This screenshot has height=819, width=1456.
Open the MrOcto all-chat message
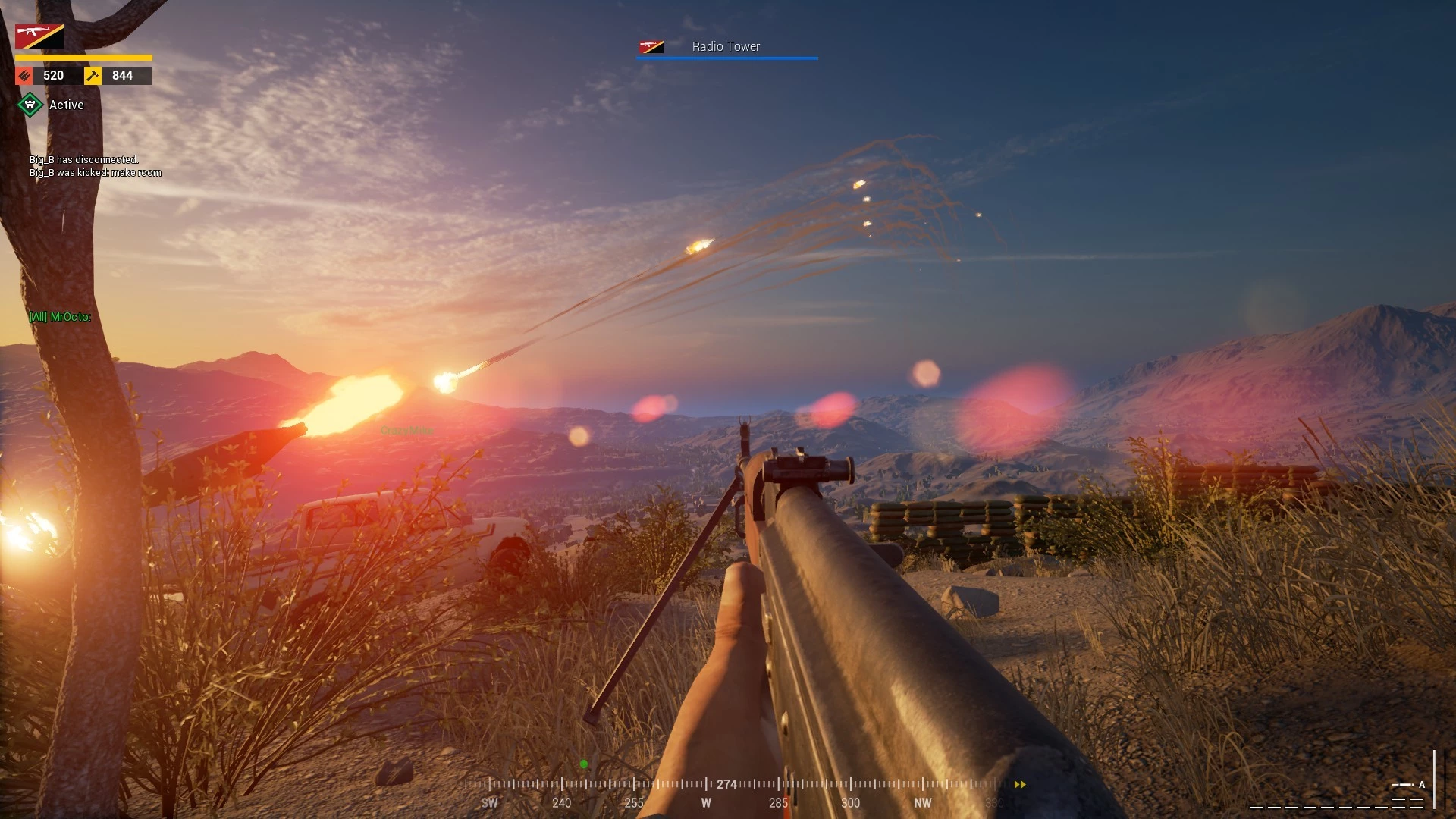point(60,317)
